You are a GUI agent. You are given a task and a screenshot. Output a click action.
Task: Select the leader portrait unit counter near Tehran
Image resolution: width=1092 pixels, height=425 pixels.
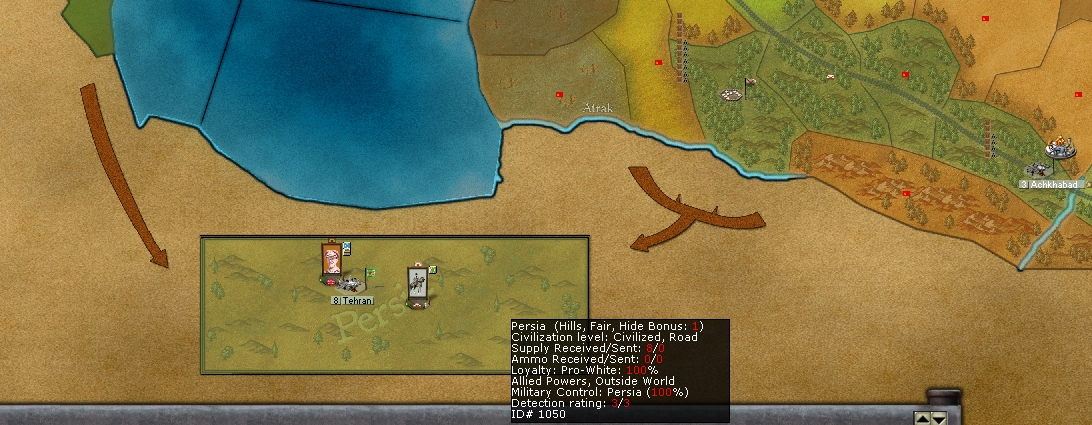click(x=331, y=260)
